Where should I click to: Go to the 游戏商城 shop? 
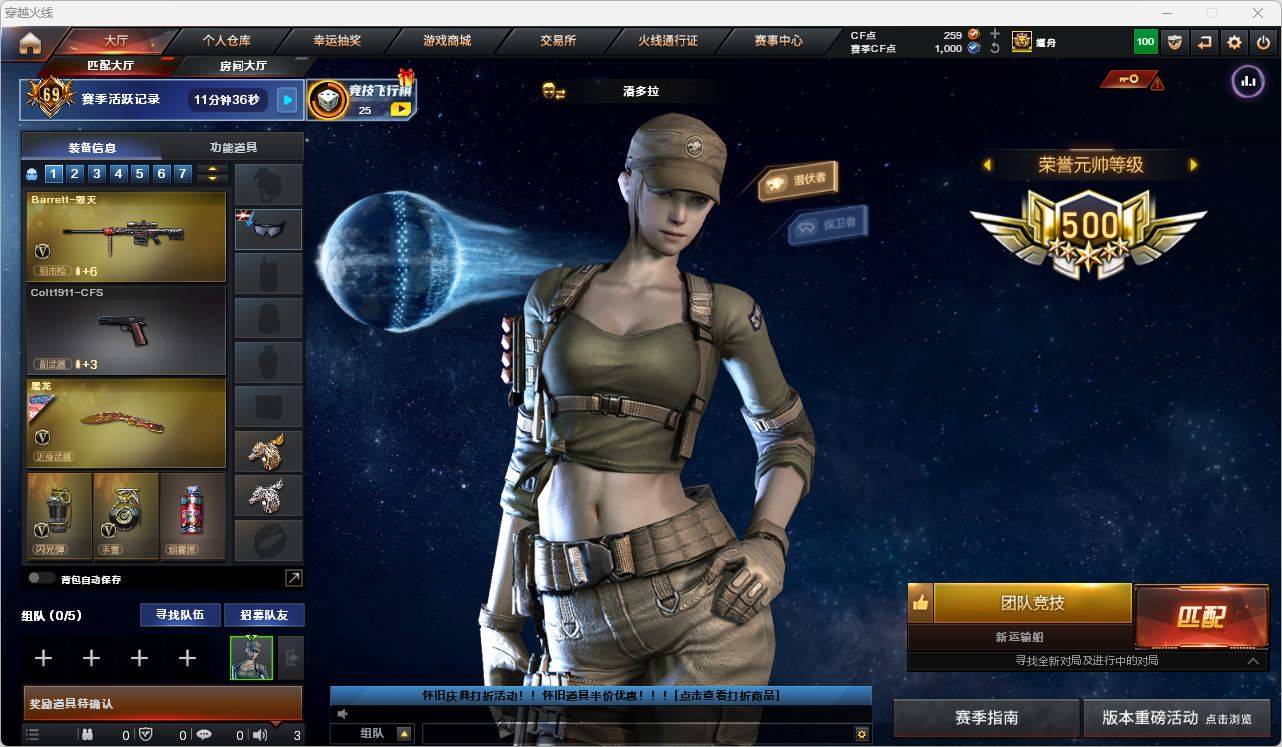click(447, 41)
